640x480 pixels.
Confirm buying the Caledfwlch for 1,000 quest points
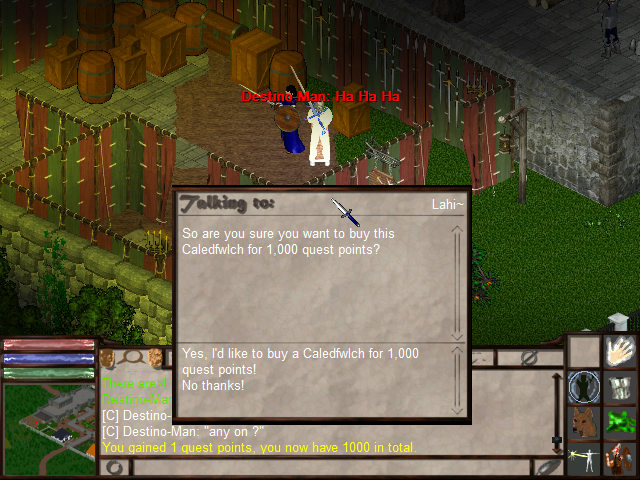pos(299,360)
